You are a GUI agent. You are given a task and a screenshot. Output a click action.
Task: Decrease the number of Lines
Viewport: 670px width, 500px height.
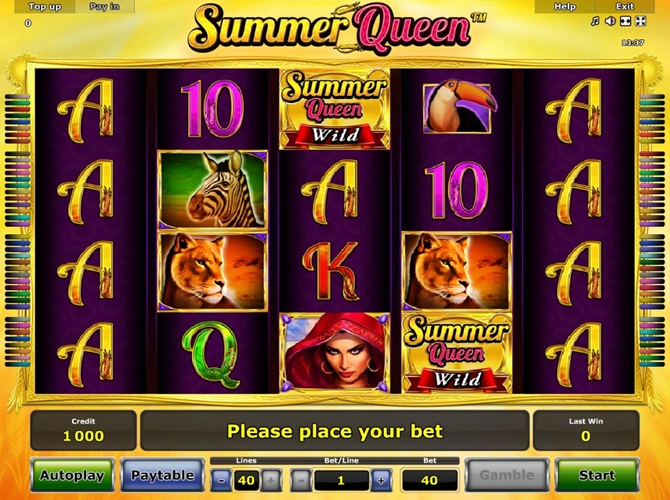pyautogui.click(x=221, y=480)
